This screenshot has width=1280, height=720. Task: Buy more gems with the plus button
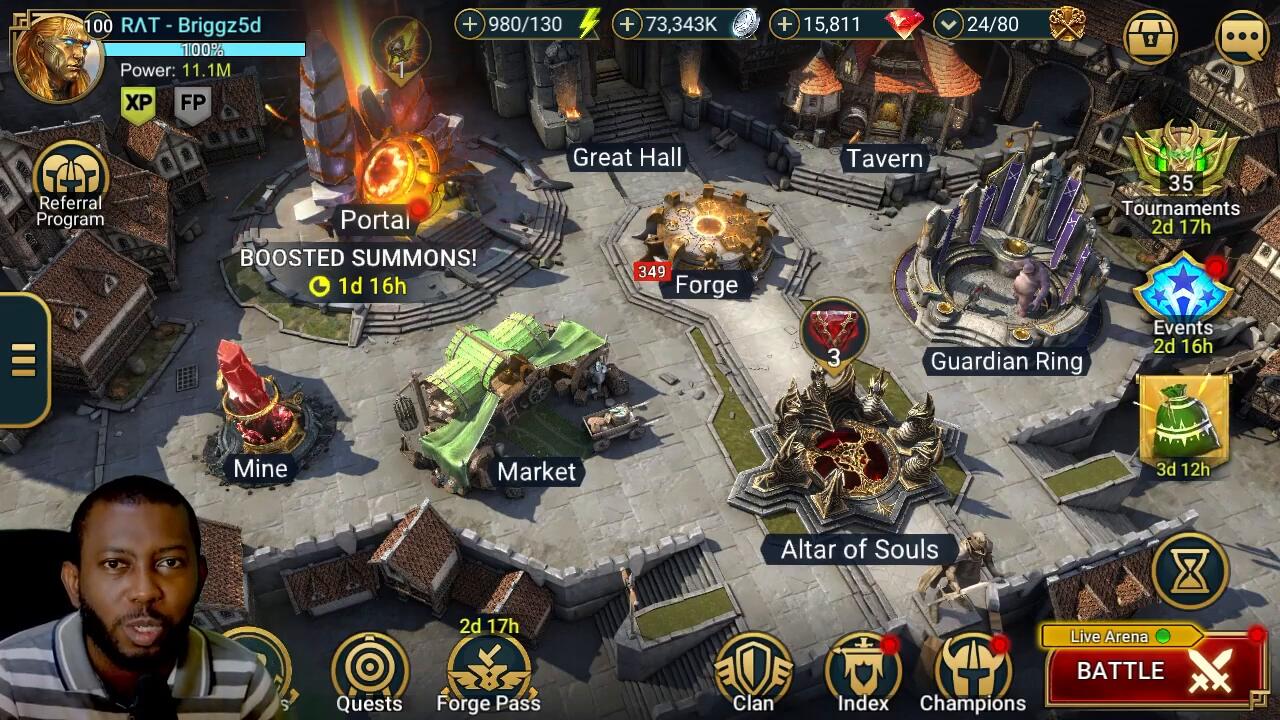[786, 24]
